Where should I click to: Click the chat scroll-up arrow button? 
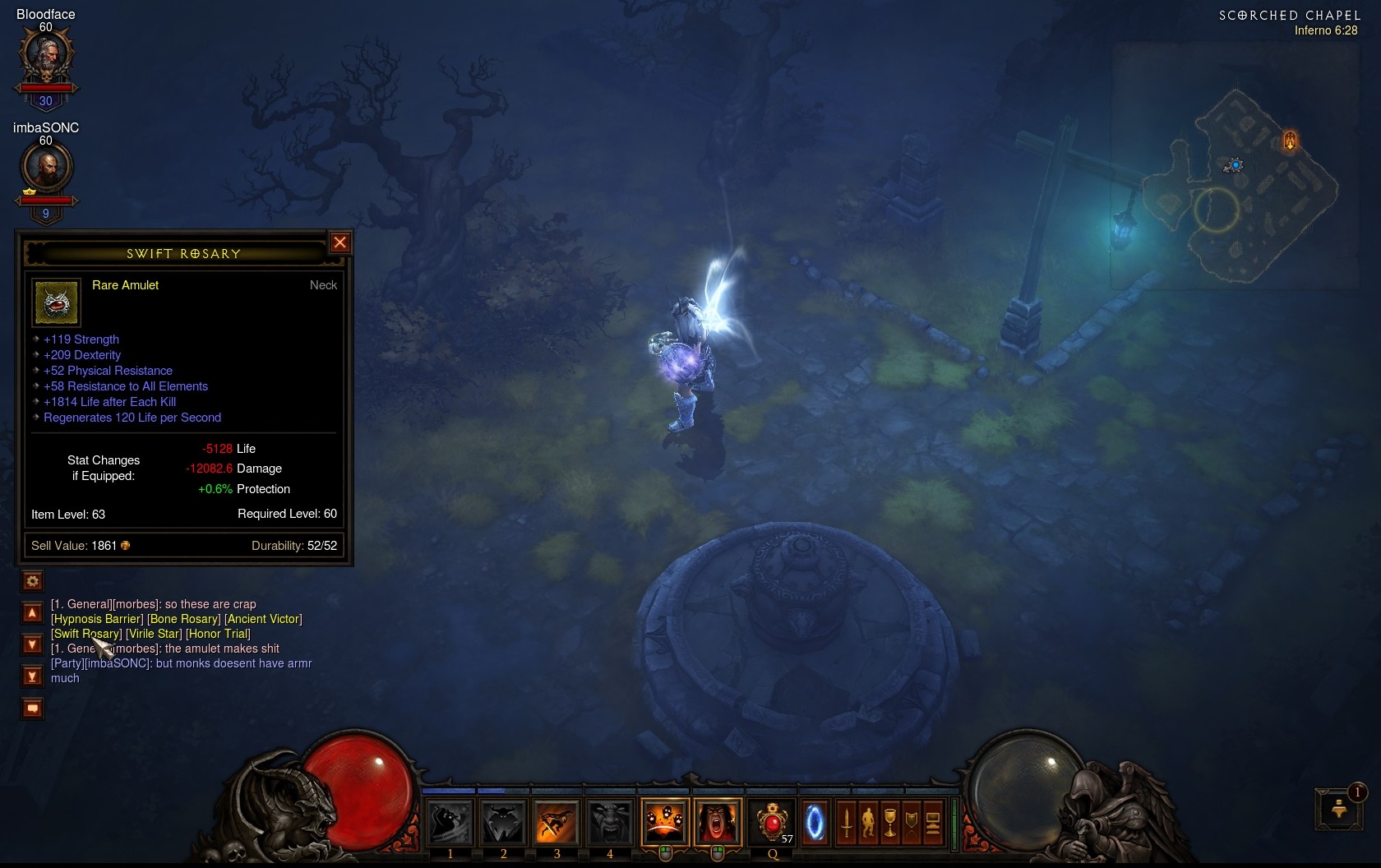[x=32, y=613]
